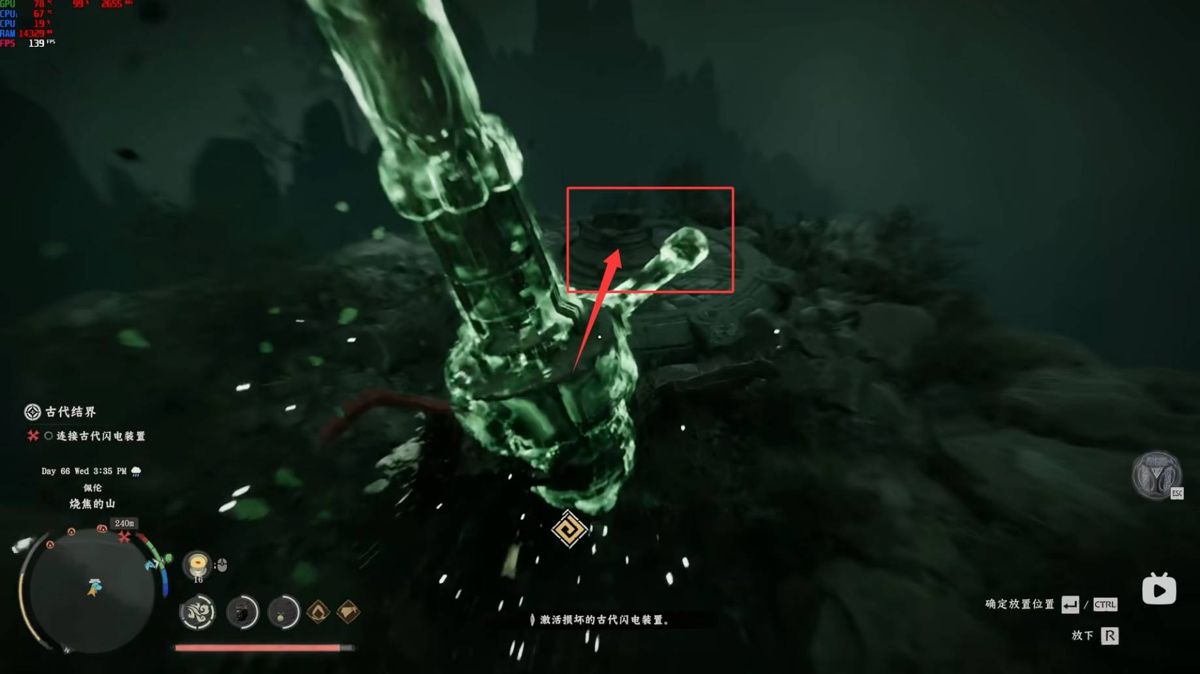Click the circular minimap

pos(91,588)
